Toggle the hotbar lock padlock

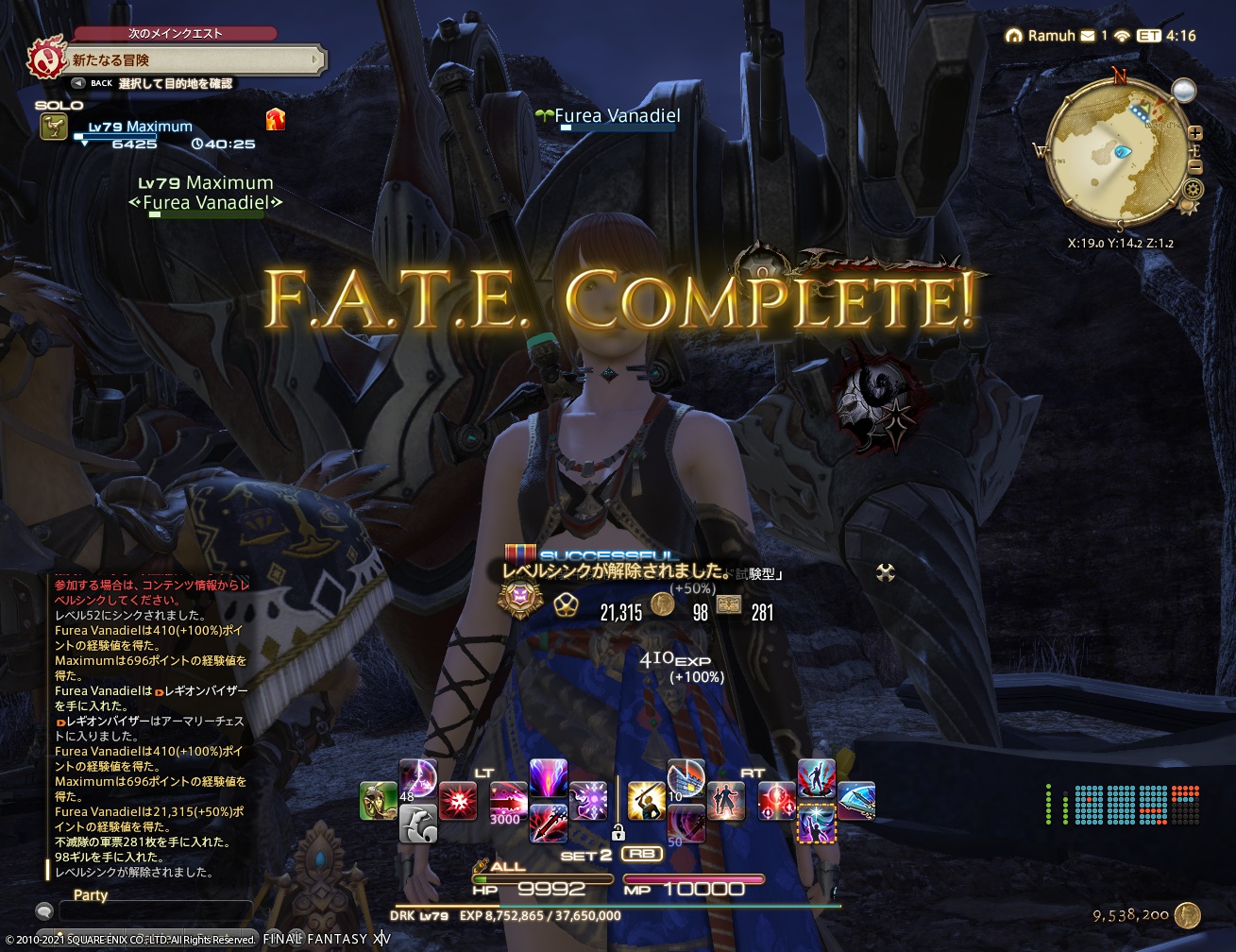click(x=618, y=833)
